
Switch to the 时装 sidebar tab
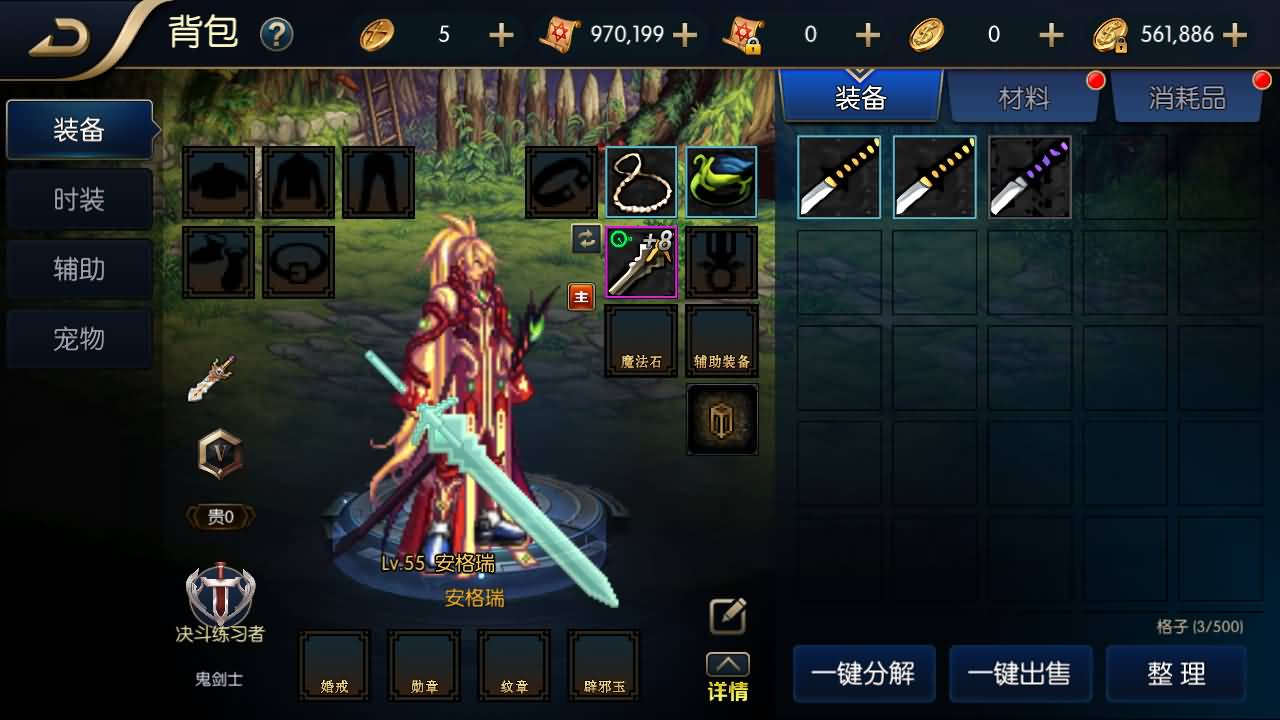pyautogui.click(x=79, y=198)
